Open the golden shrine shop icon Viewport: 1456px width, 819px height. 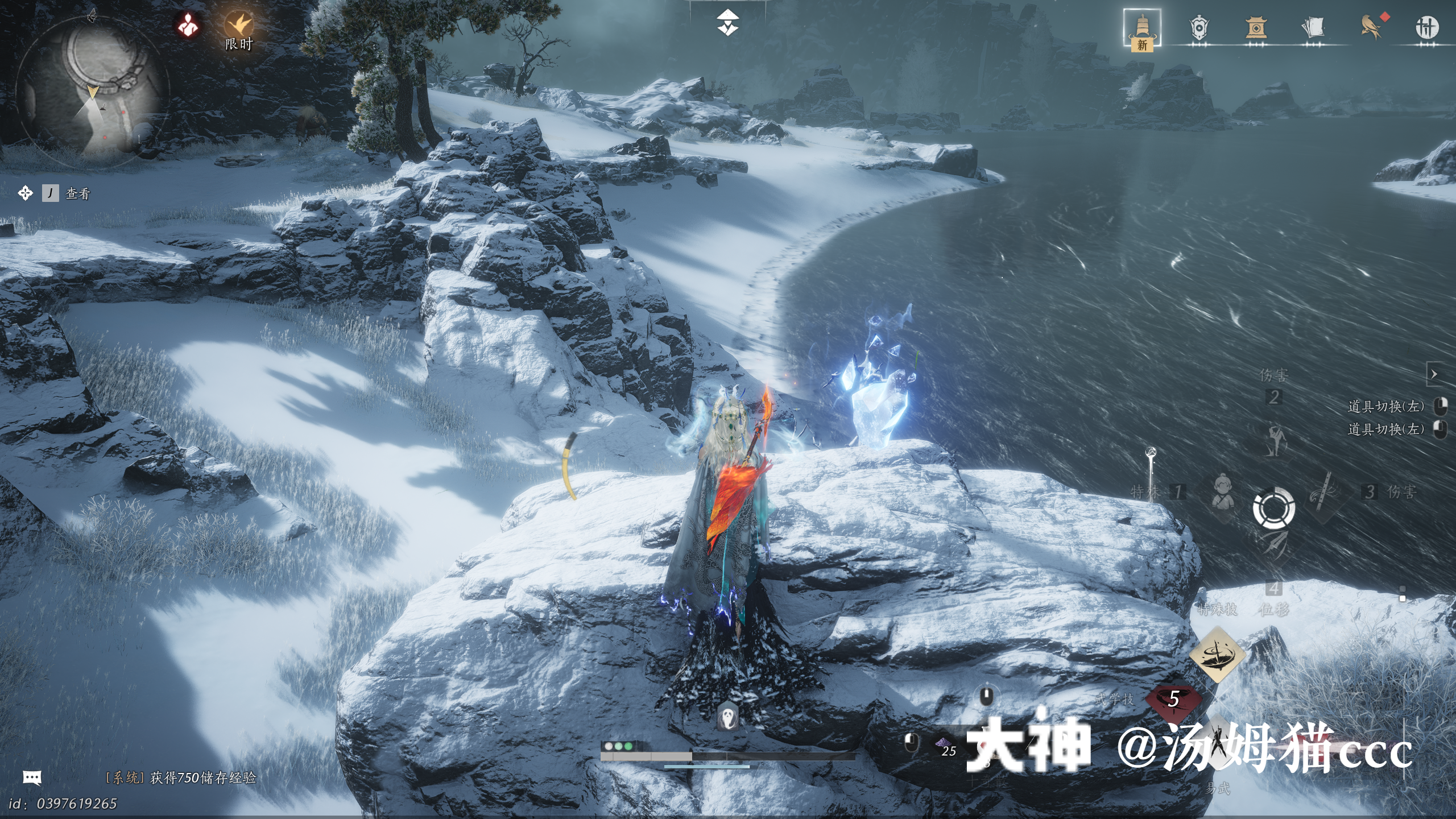point(1256,28)
